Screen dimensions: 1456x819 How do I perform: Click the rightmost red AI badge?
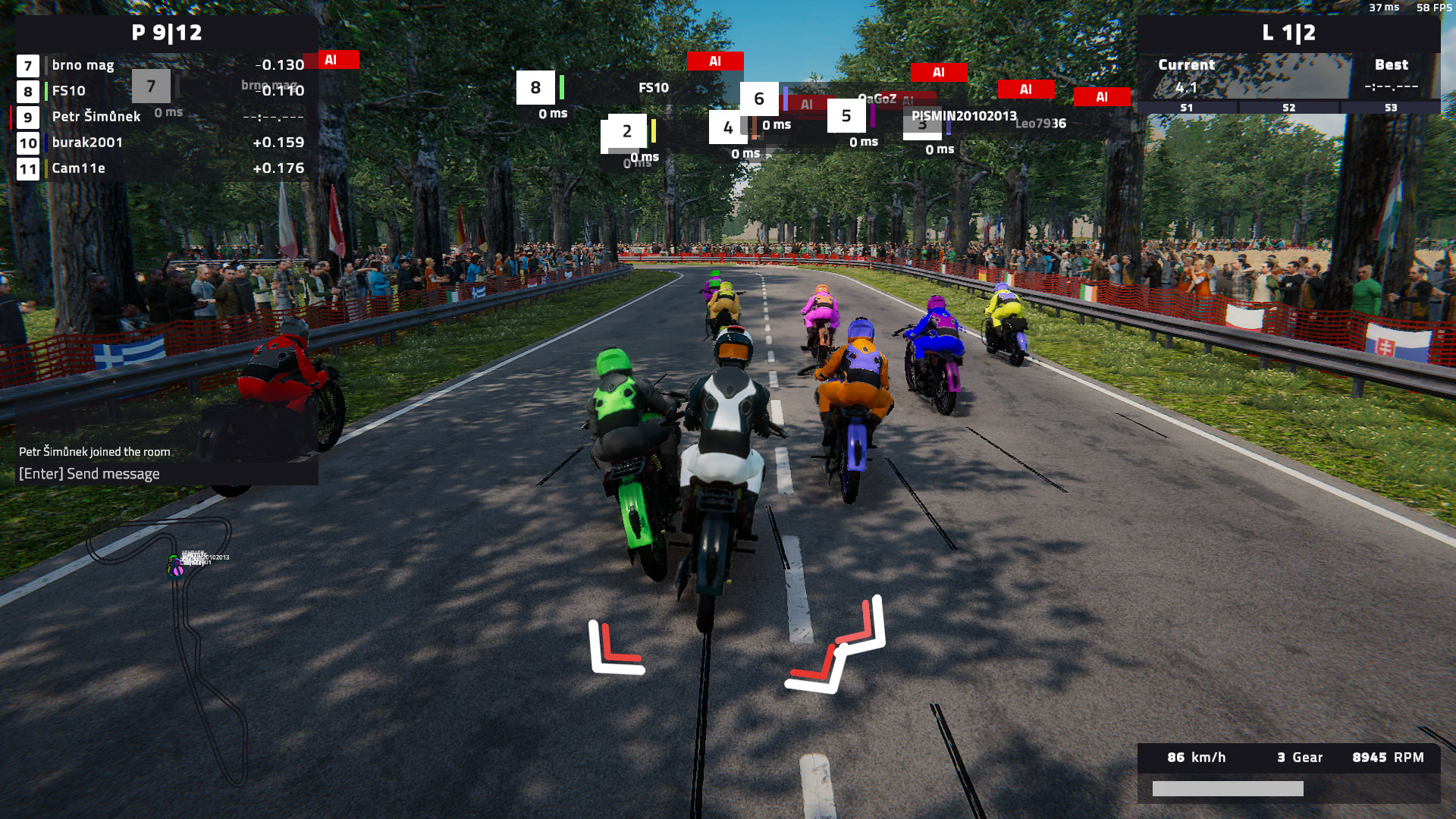(x=1102, y=97)
